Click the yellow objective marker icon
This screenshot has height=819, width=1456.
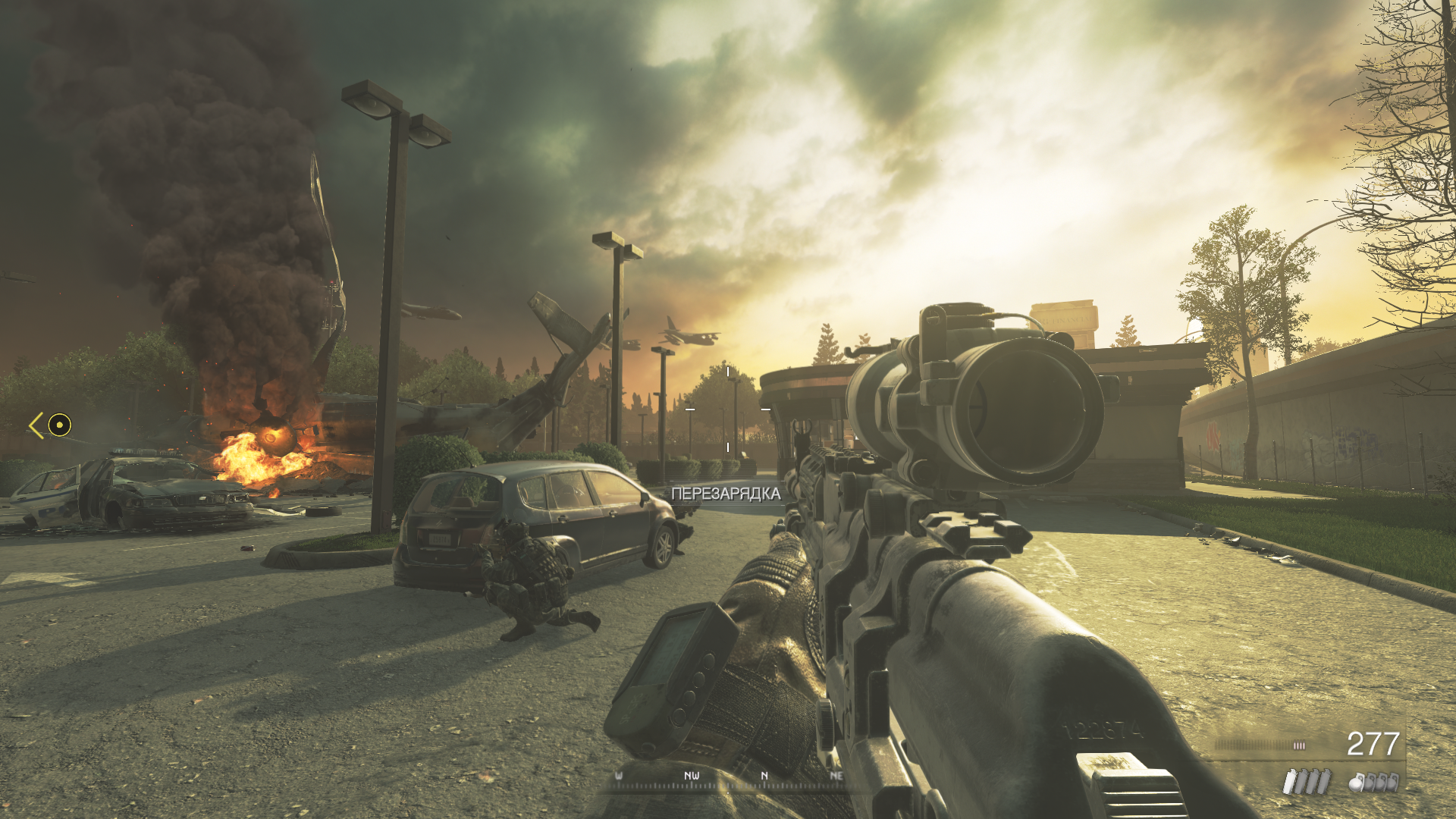click(59, 425)
